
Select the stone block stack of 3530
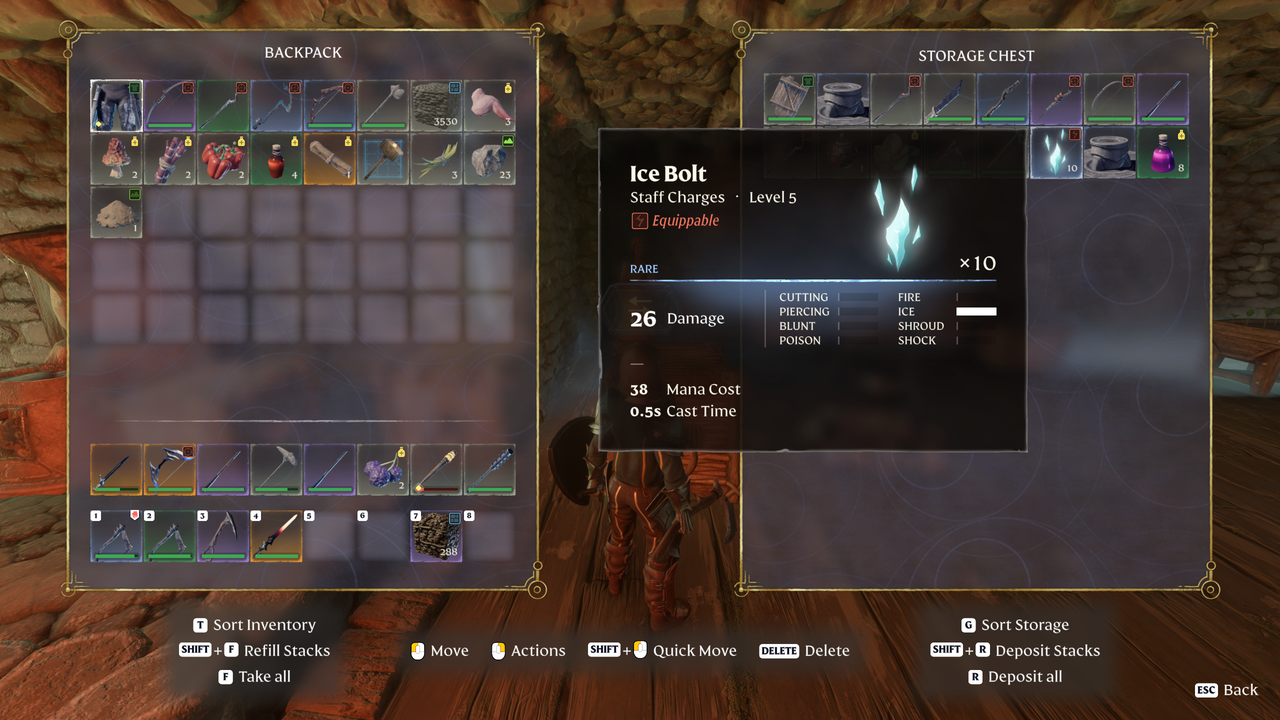click(x=437, y=105)
